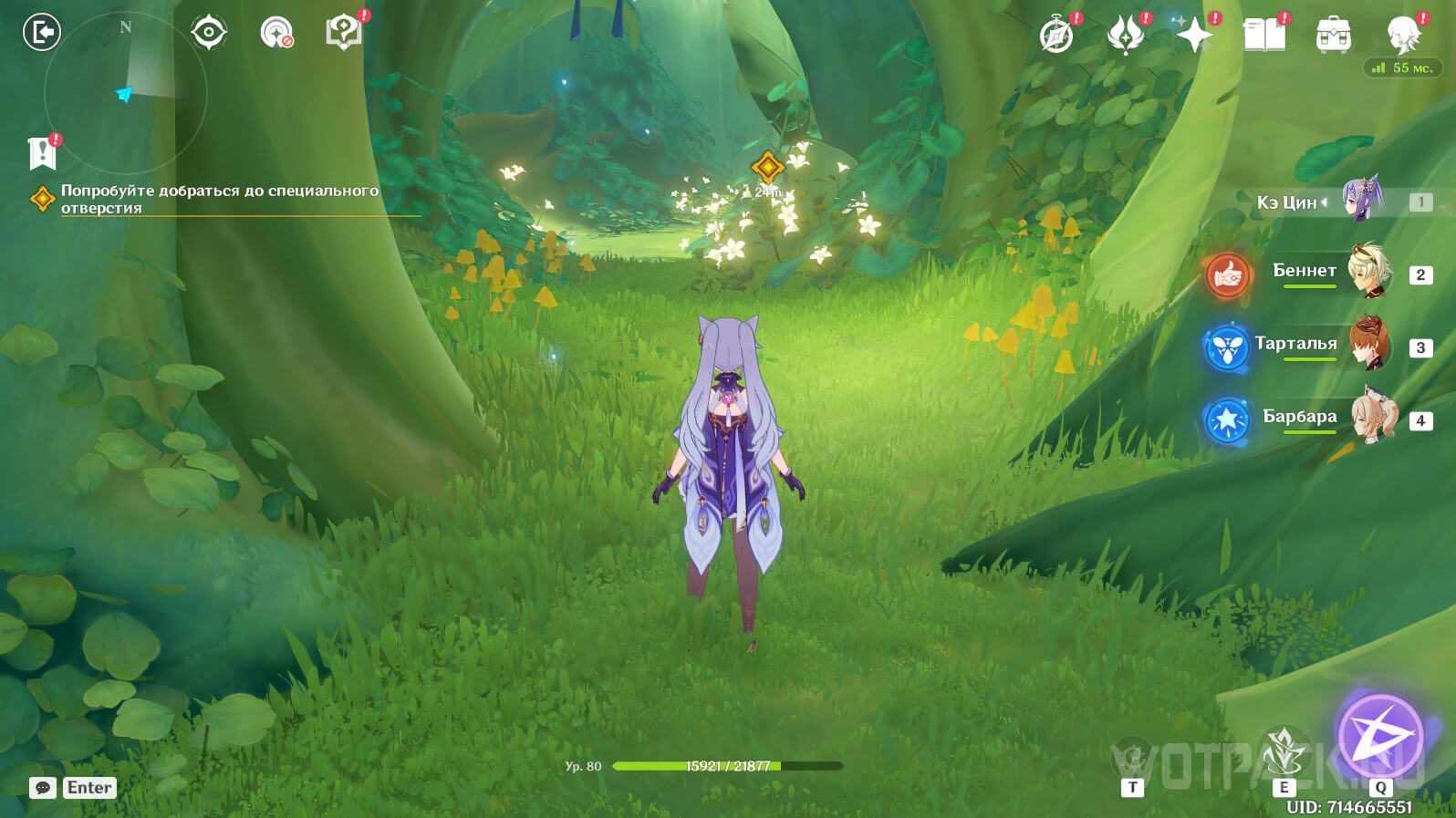This screenshot has height=818, width=1456.
Task: Click the exit door icon
Action: (x=41, y=33)
